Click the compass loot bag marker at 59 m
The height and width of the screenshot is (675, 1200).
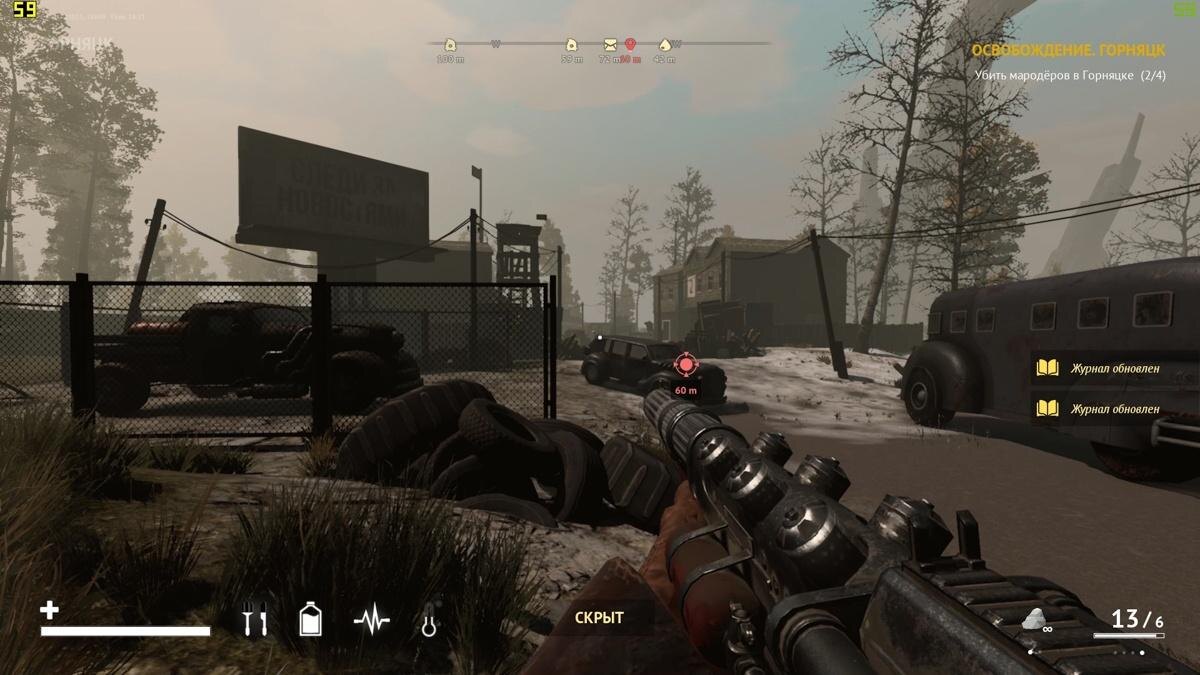pos(571,44)
